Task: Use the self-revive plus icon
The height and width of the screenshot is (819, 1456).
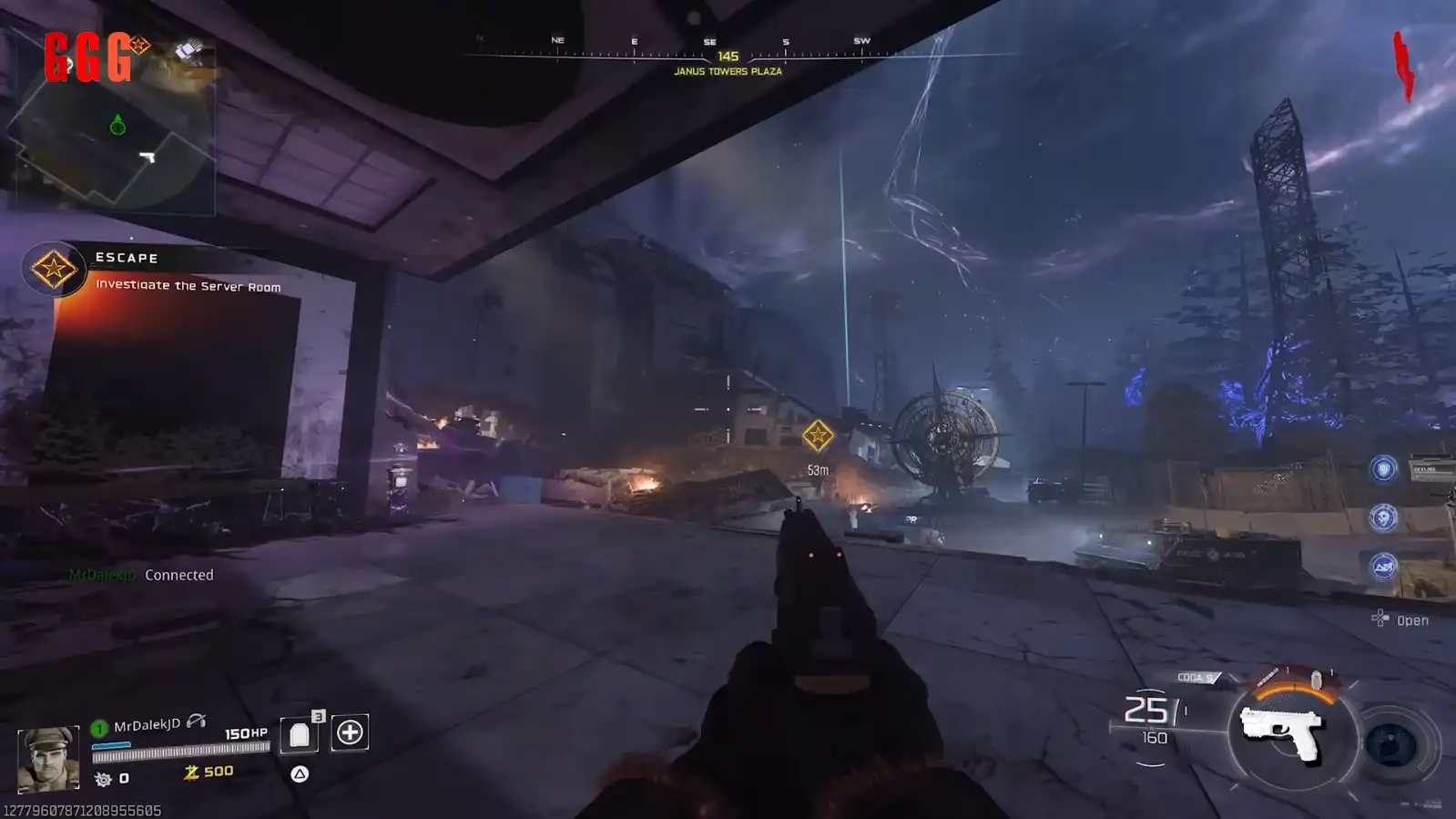Action: 350,732
